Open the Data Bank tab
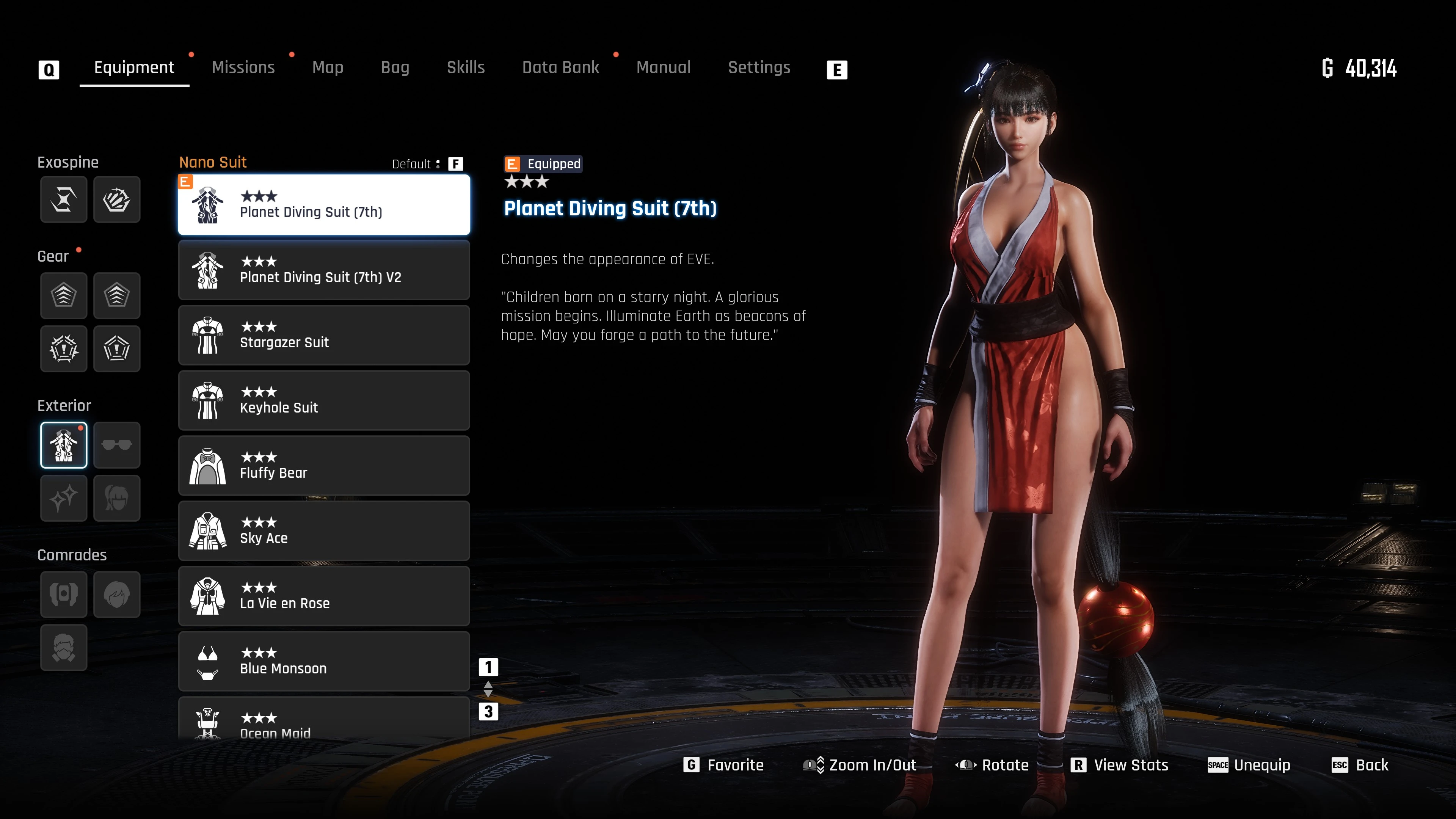 (561, 67)
